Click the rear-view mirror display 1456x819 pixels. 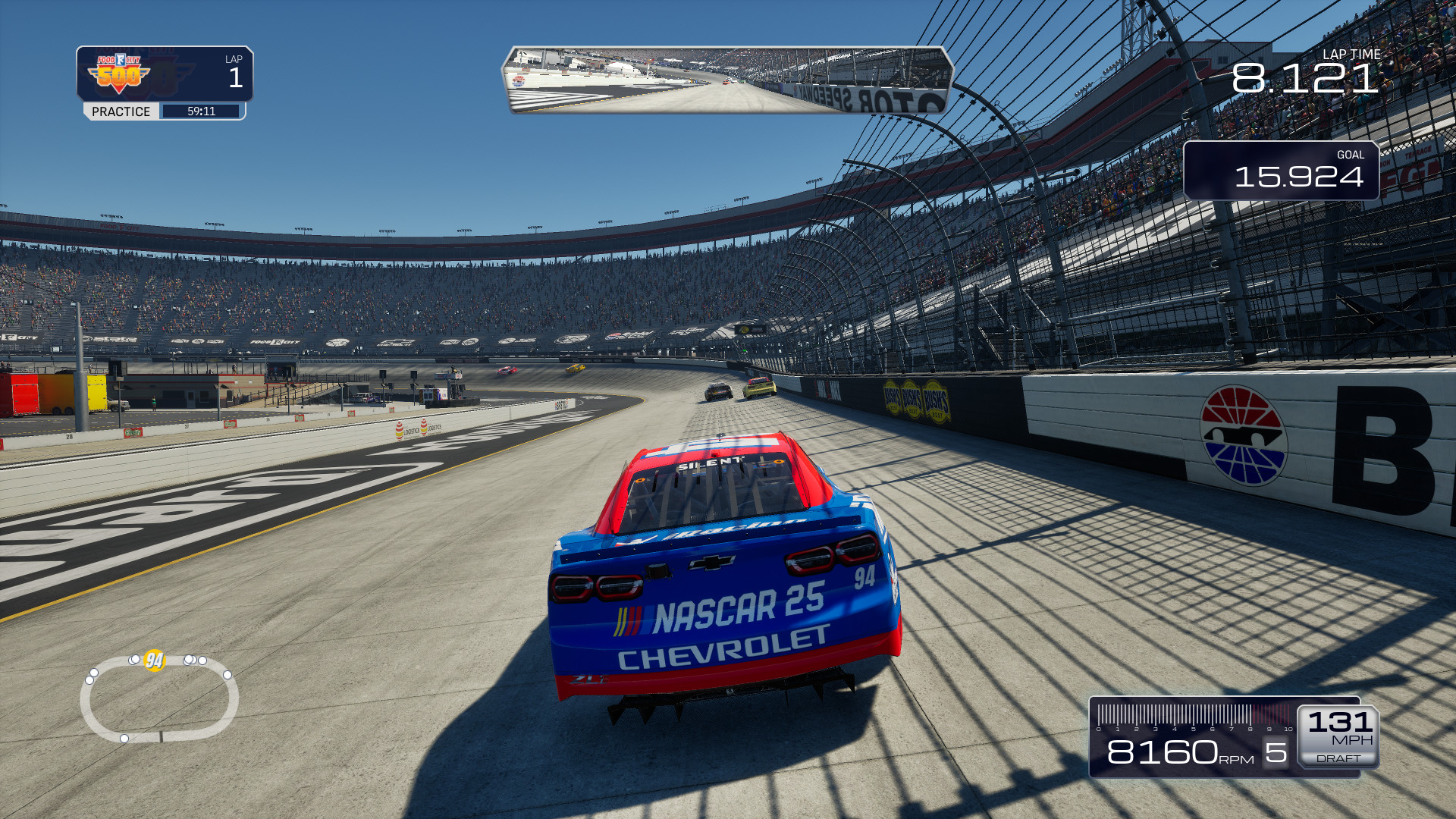726,80
